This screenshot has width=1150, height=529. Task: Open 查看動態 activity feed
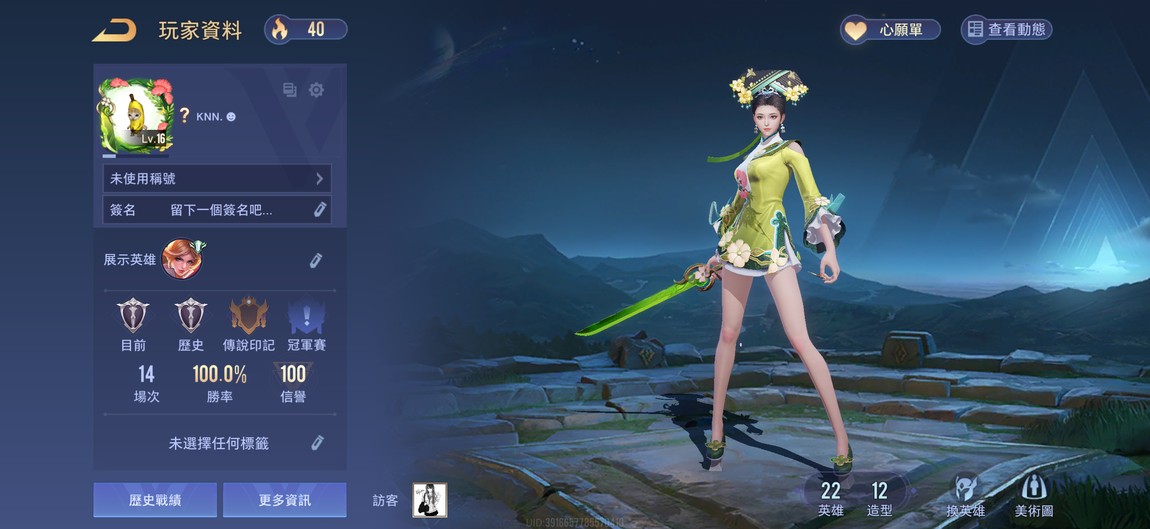pos(1006,30)
